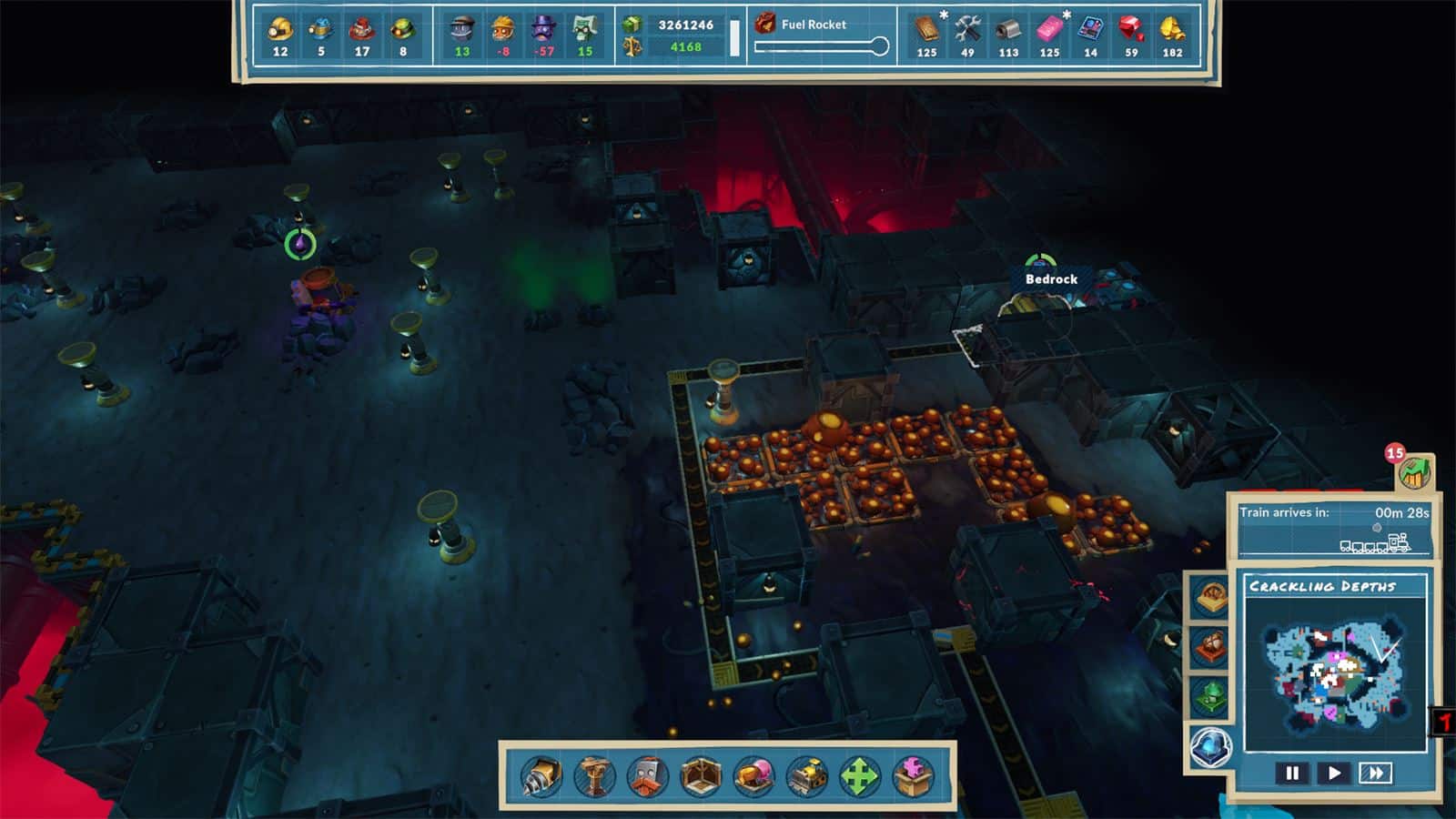Set game to normal play speed
1456x819 pixels.
(1334, 773)
